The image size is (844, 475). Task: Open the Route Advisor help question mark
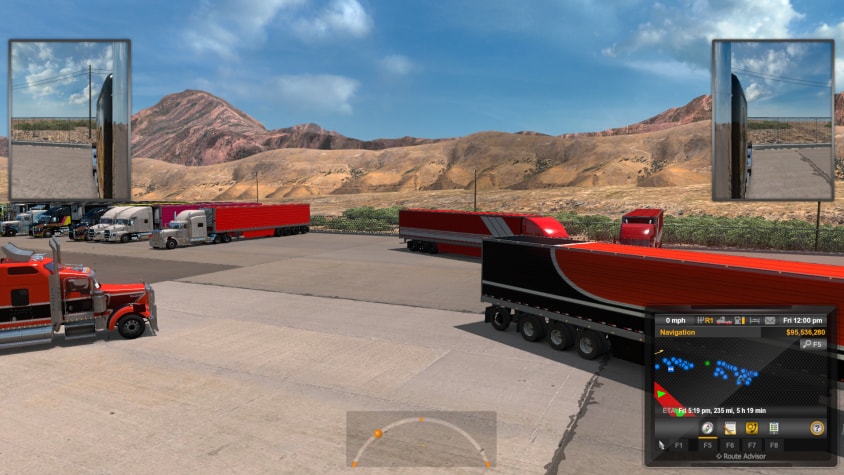[x=817, y=428]
